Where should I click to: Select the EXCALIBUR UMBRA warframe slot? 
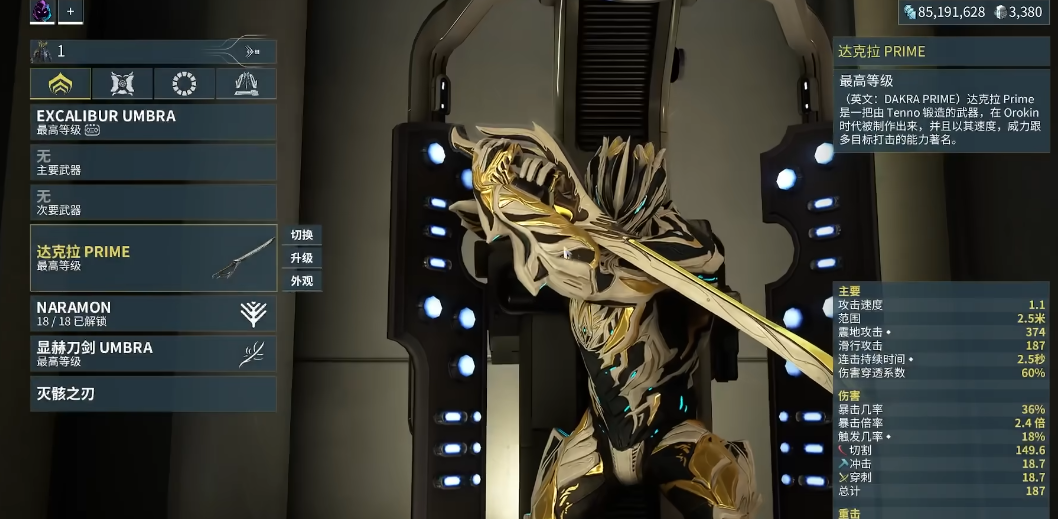(x=153, y=122)
